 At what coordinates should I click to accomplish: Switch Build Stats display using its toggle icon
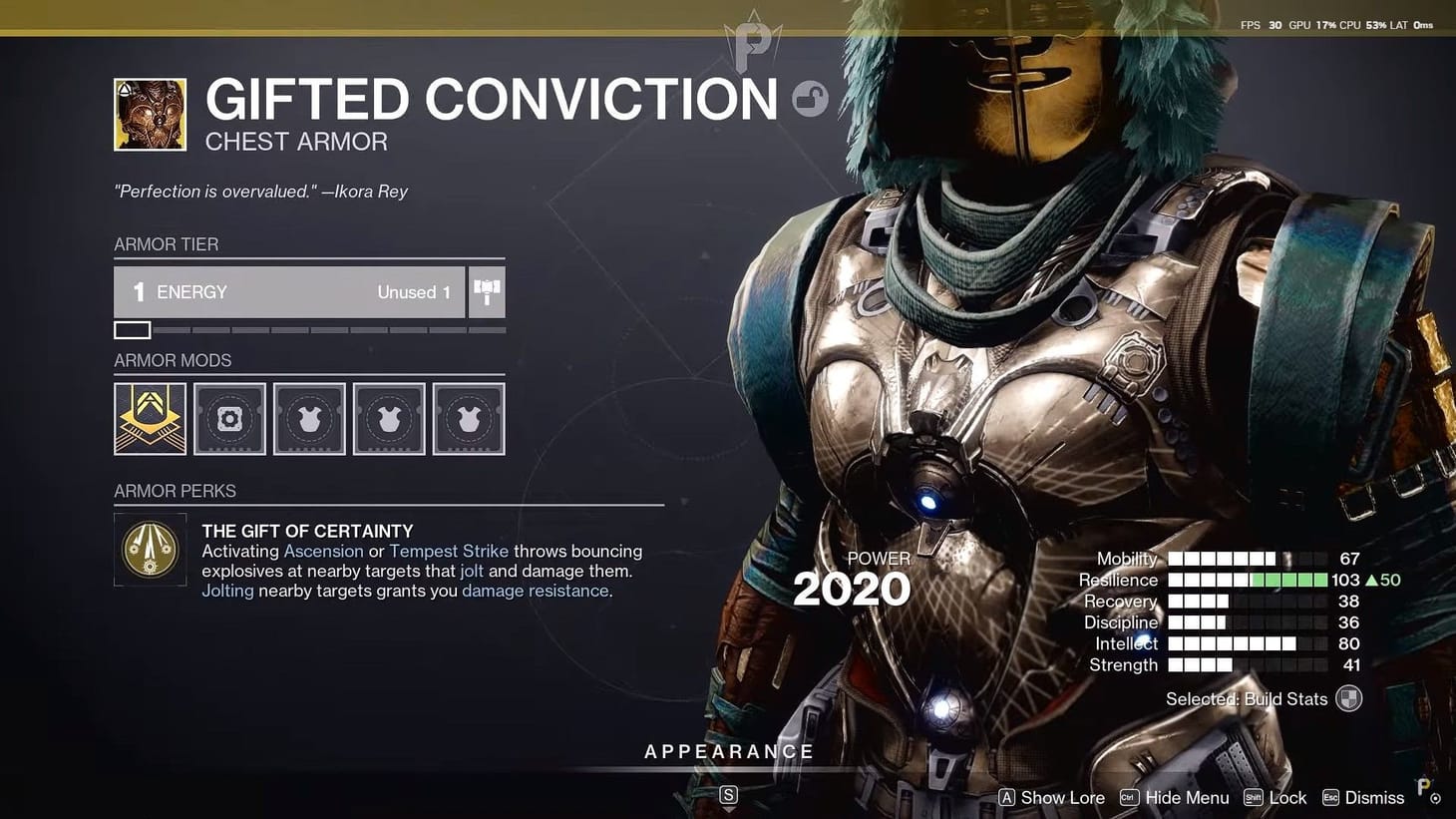pos(1348,698)
